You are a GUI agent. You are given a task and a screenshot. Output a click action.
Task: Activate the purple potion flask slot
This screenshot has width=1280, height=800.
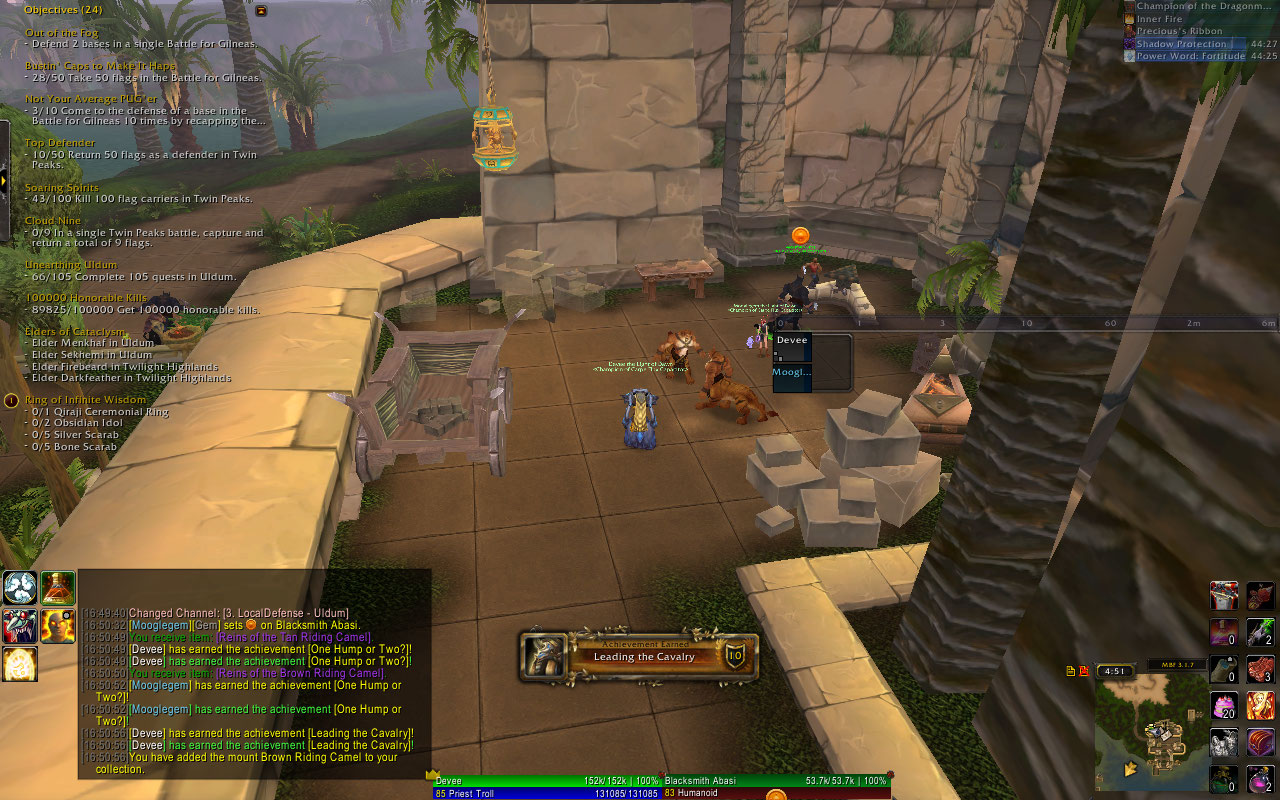(1260, 776)
